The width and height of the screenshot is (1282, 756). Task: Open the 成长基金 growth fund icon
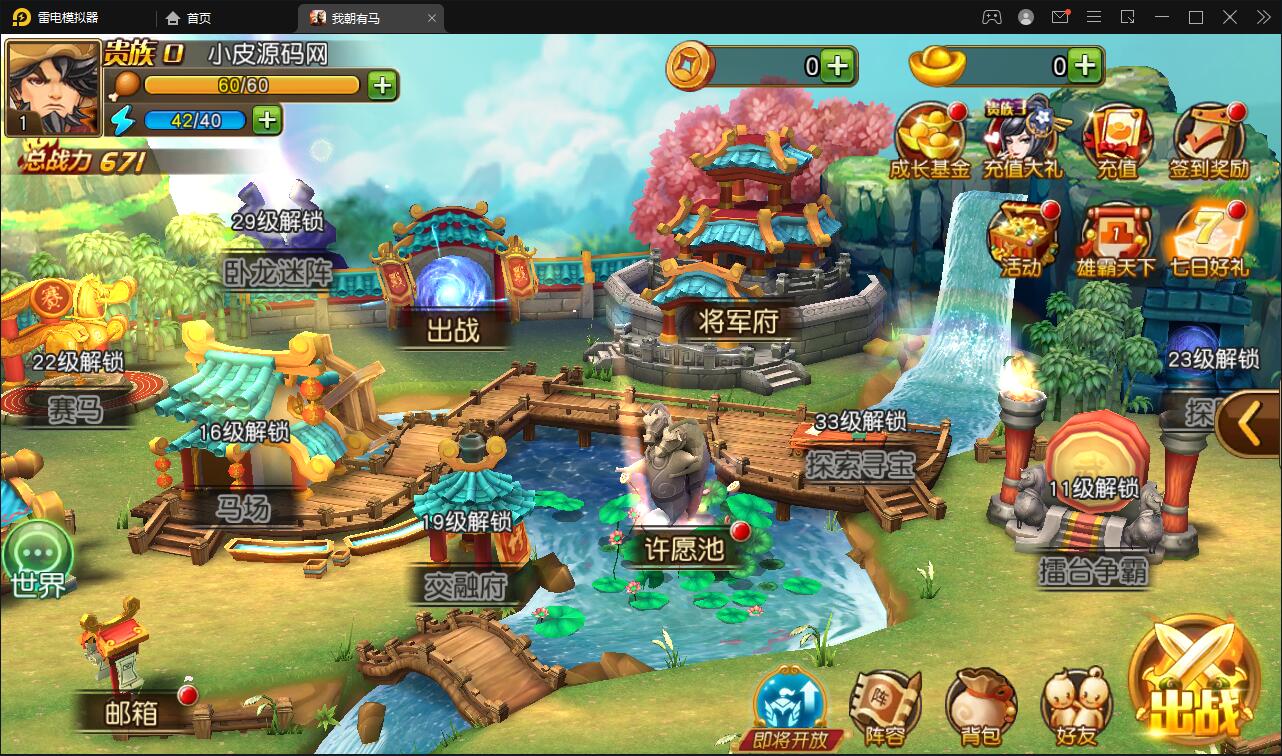pyautogui.click(x=930, y=139)
